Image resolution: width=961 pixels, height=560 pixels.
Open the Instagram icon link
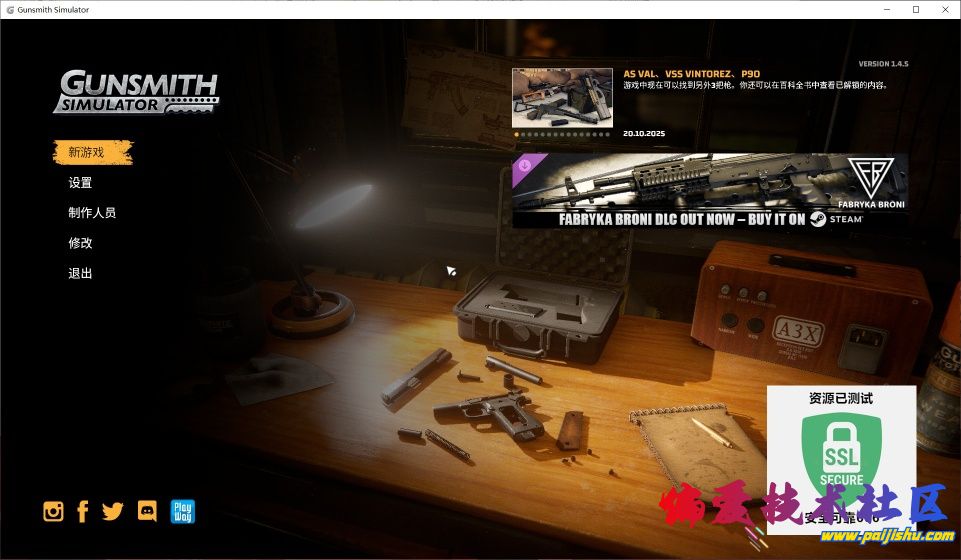pos(53,512)
